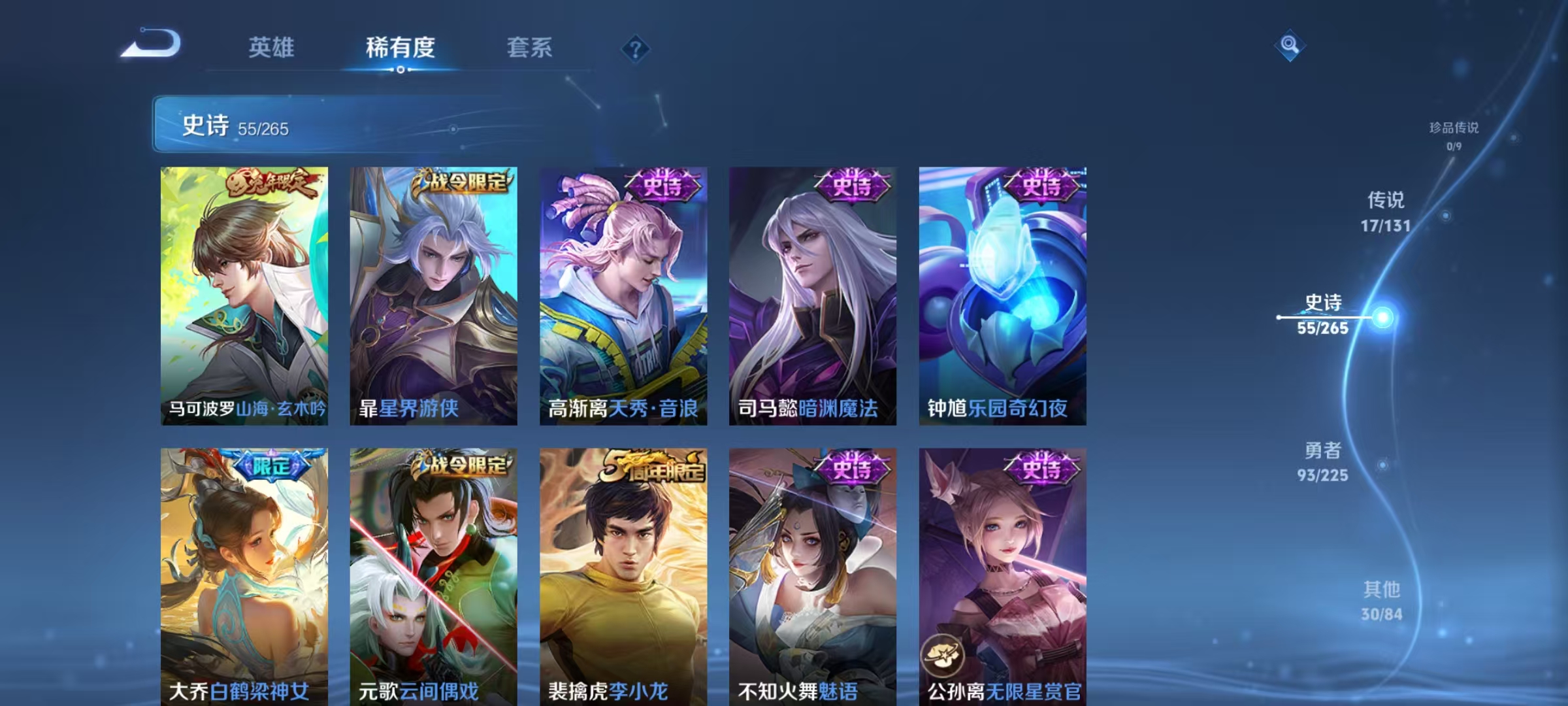The height and width of the screenshot is (706, 1568).
Task: Switch to the 英雄 tab
Action: click(x=272, y=47)
